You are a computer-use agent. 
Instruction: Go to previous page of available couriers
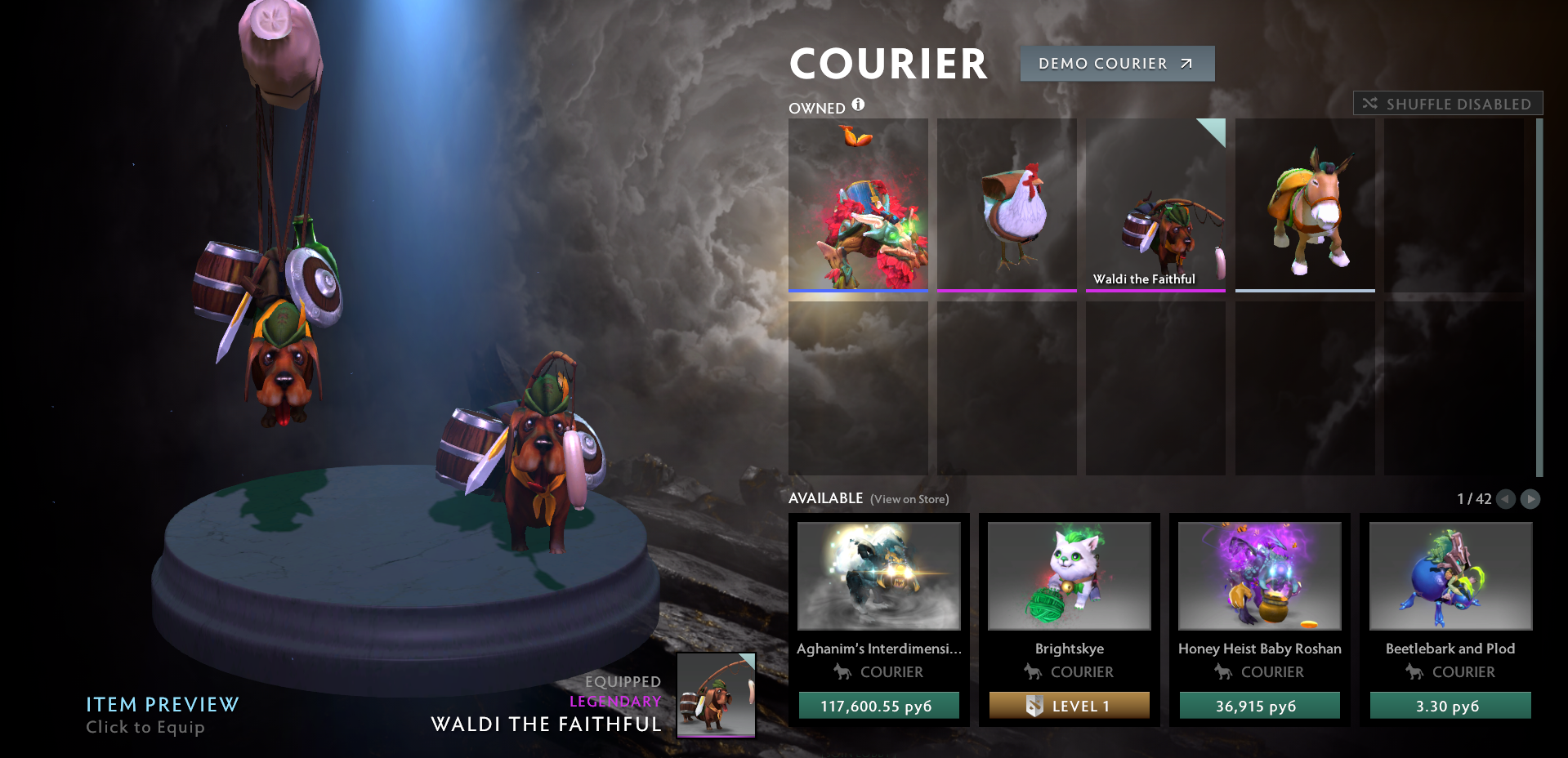1506,499
